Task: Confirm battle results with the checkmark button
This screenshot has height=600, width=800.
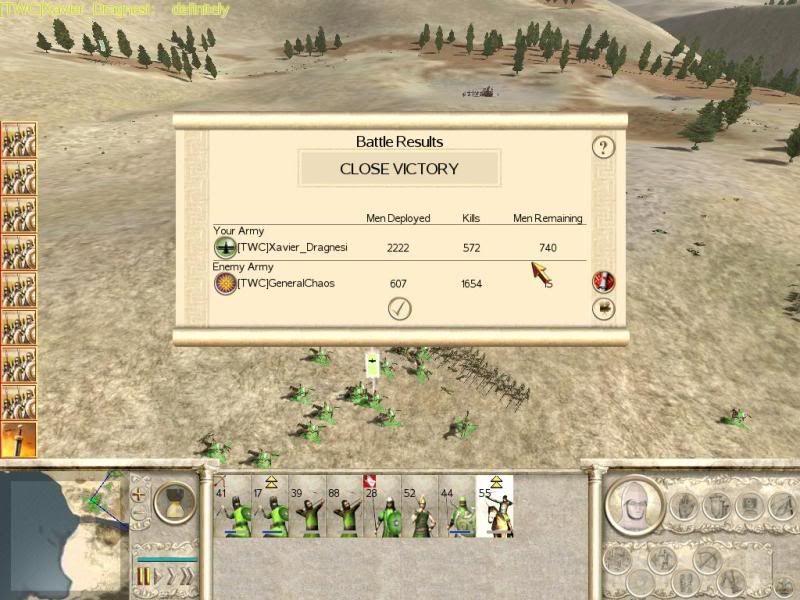Action: tap(400, 309)
